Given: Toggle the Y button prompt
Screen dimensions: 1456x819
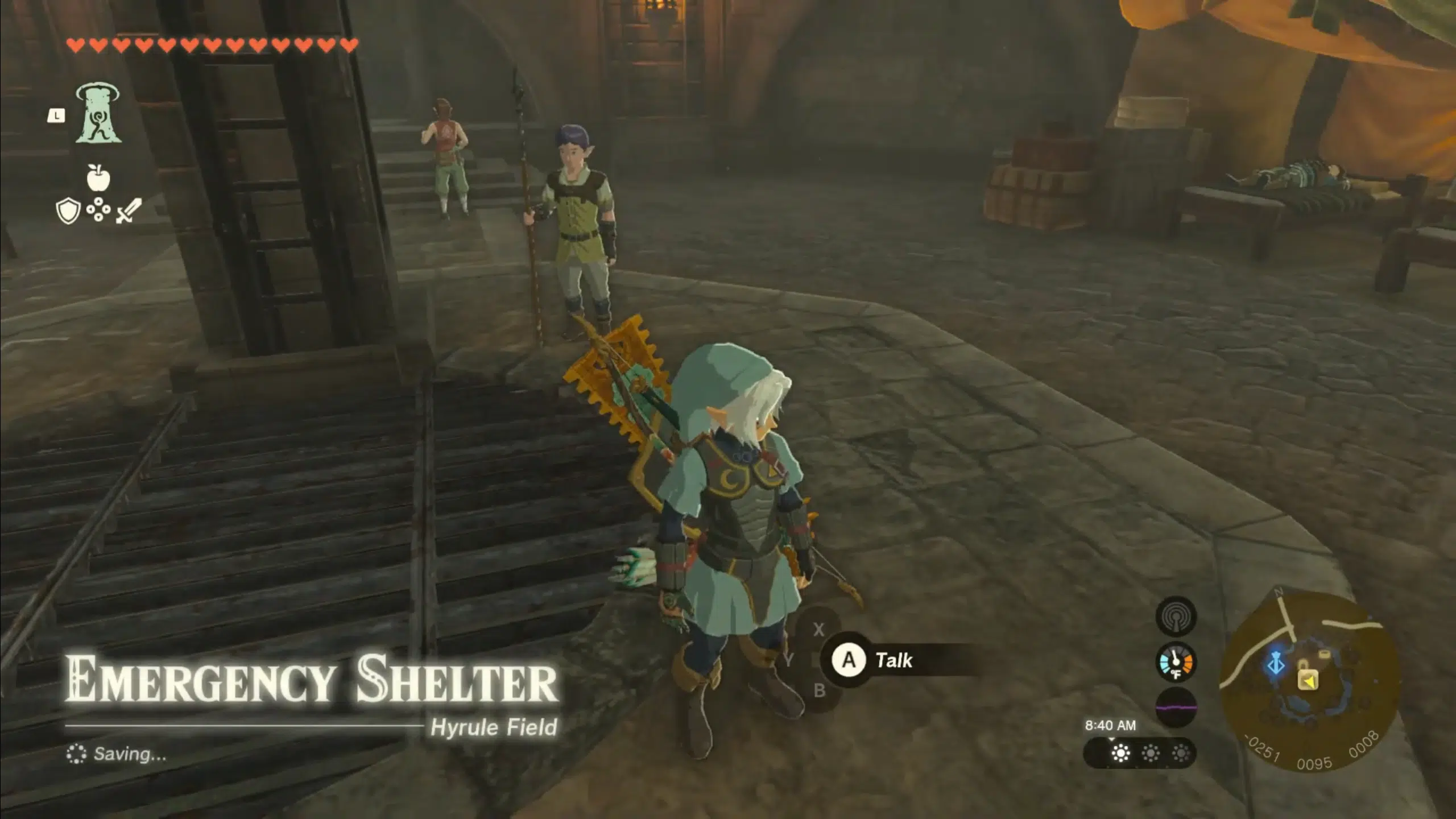Looking at the screenshot, I should pos(789,660).
